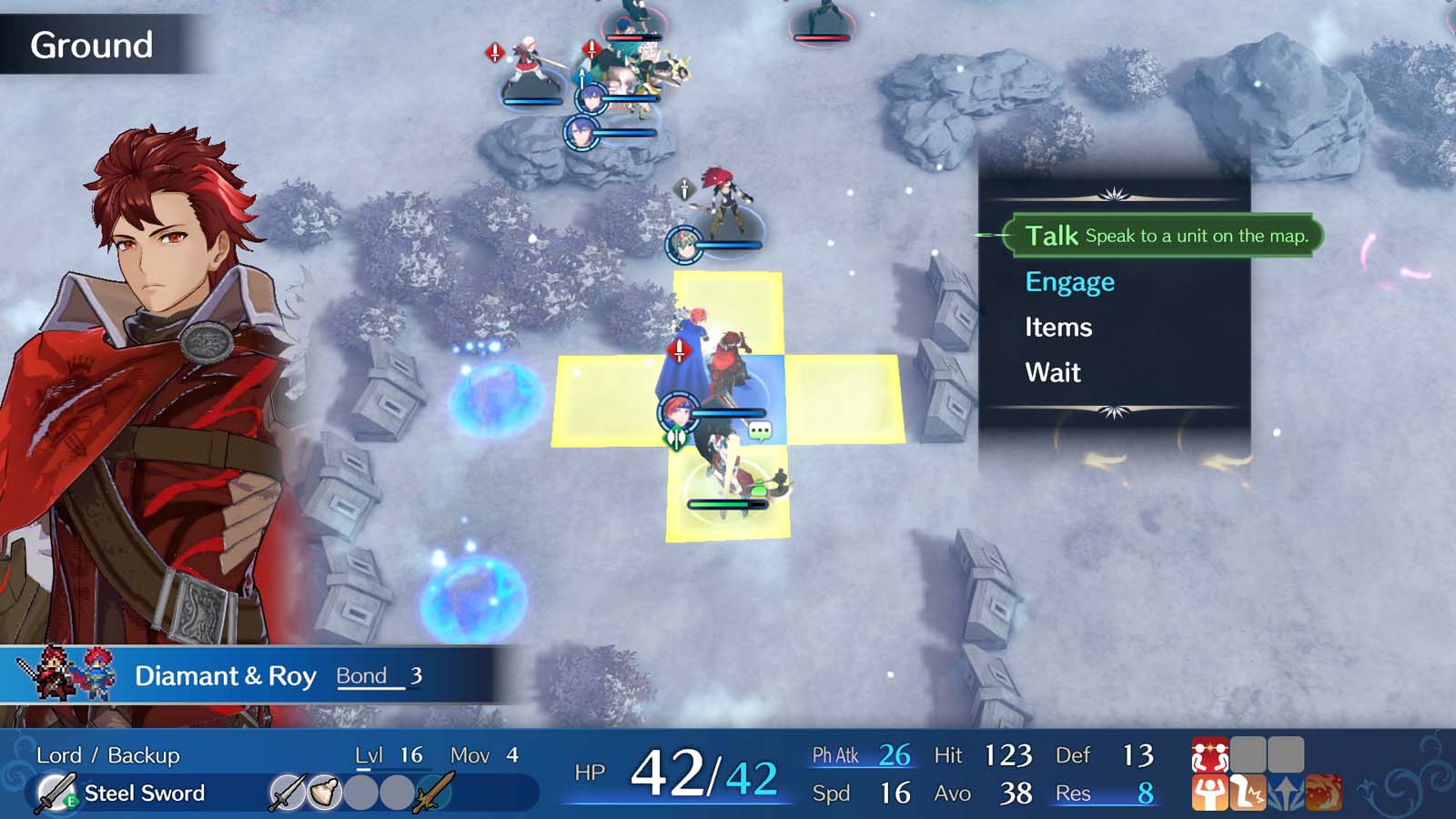Image resolution: width=1456 pixels, height=819 pixels.
Task: Click the leg-break debuff skill icon
Action: tap(1248, 793)
